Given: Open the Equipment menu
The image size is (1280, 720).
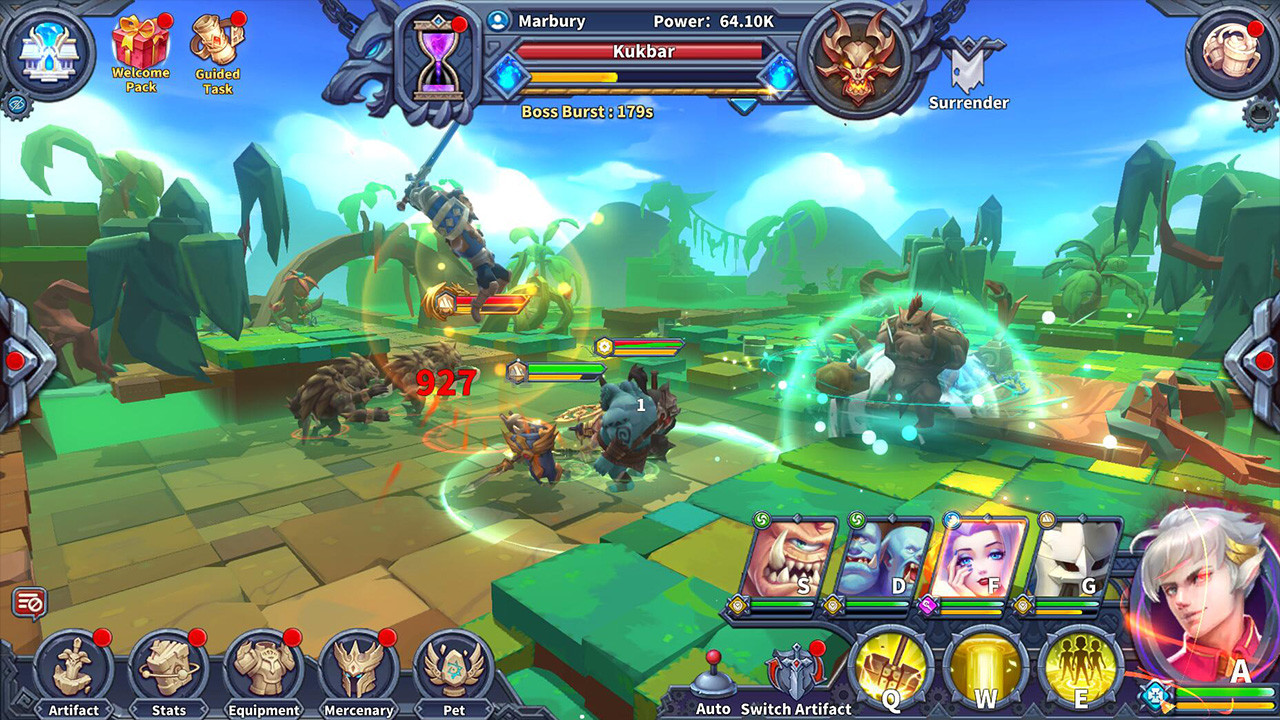Looking at the screenshot, I should [x=263, y=670].
